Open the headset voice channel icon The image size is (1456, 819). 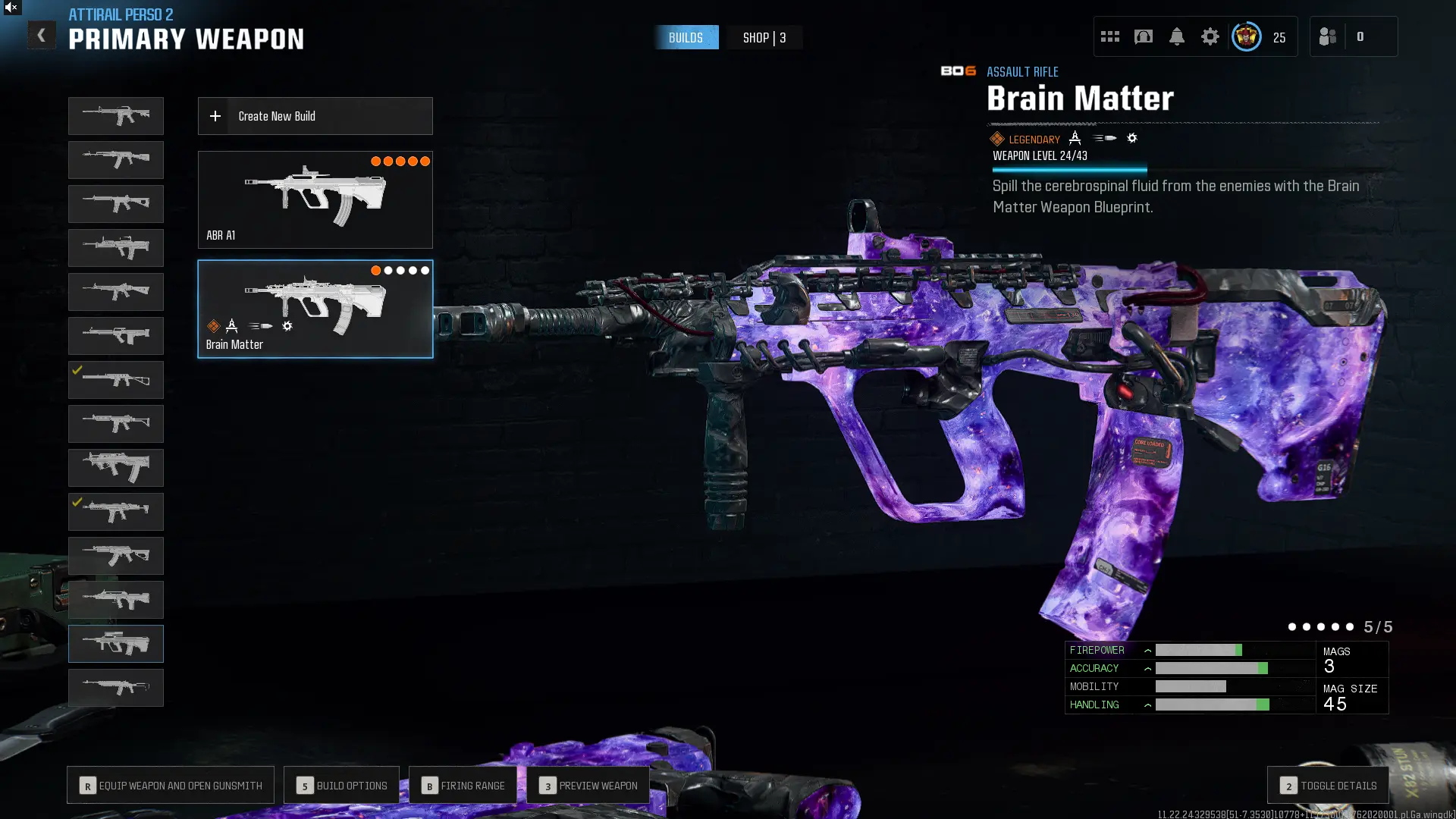1143,36
